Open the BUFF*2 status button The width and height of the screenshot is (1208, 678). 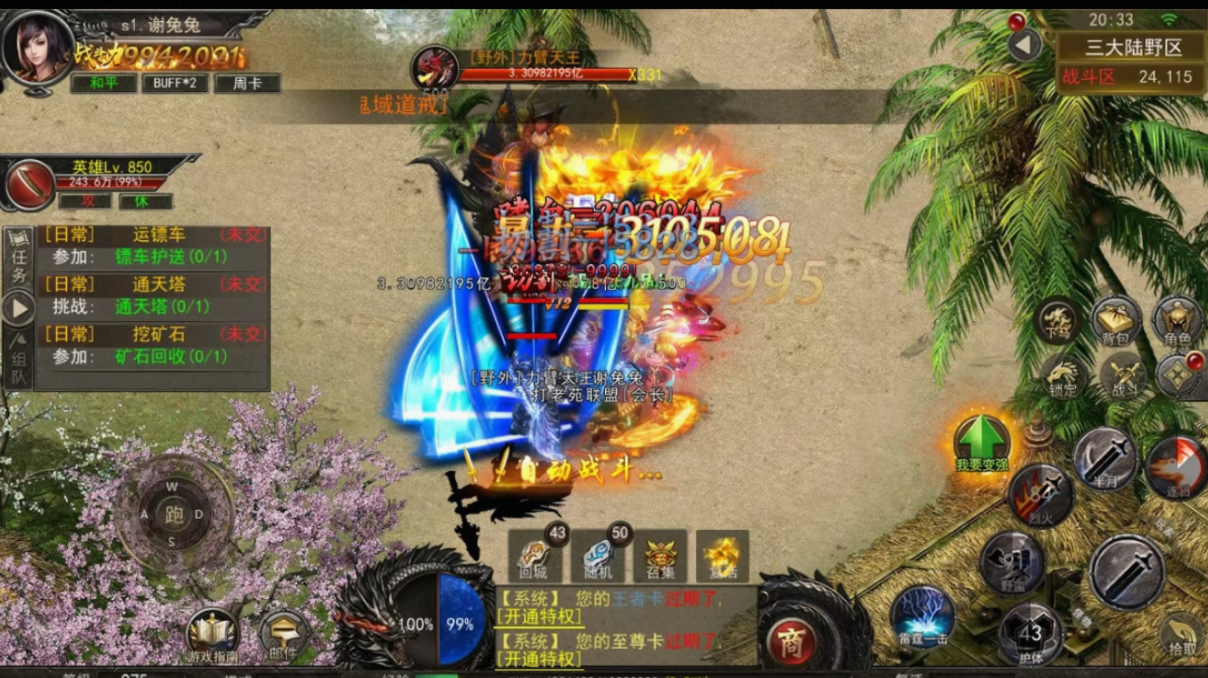174,83
